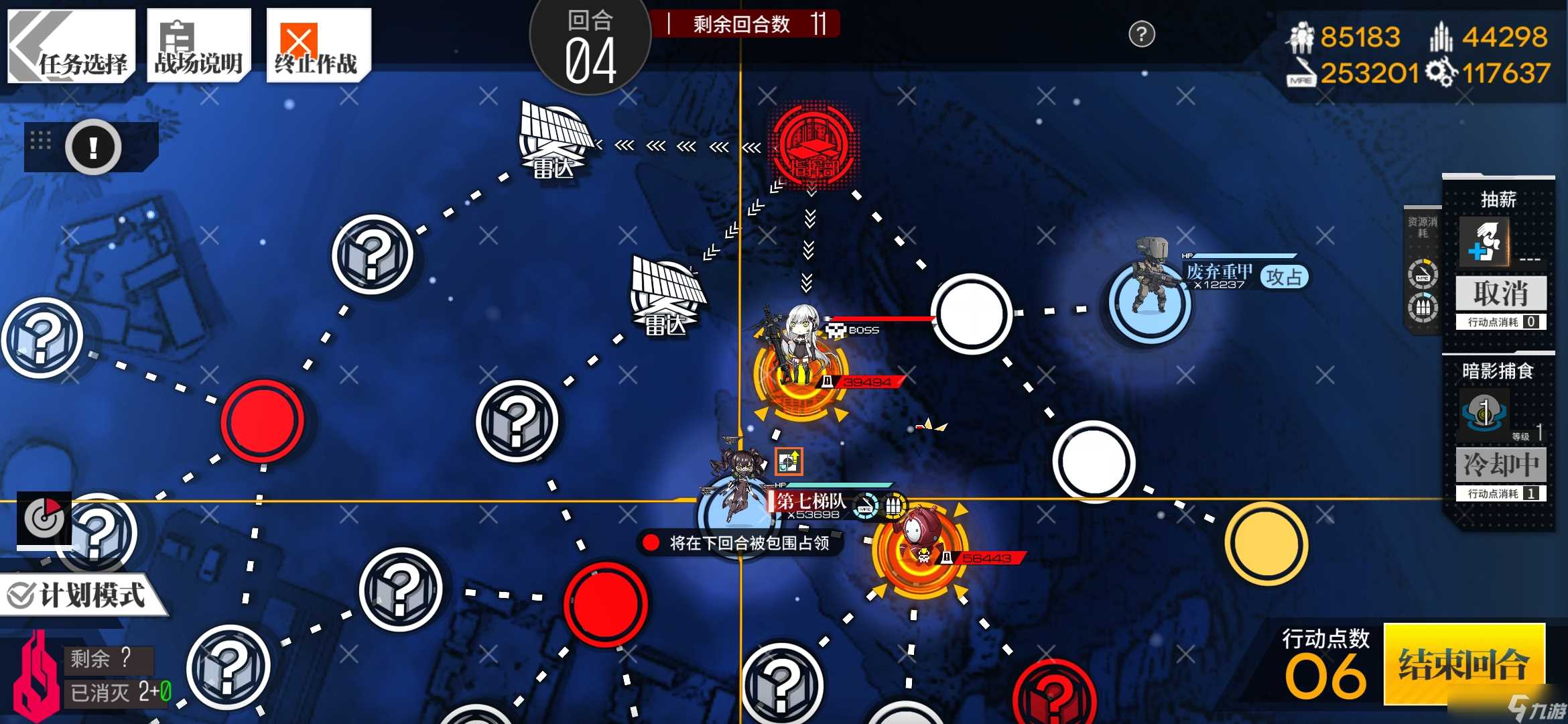The width and height of the screenshot is (1568, 724).
Task: Click the 冷却中 cooldown button
Action: (x=1500, y=464)
